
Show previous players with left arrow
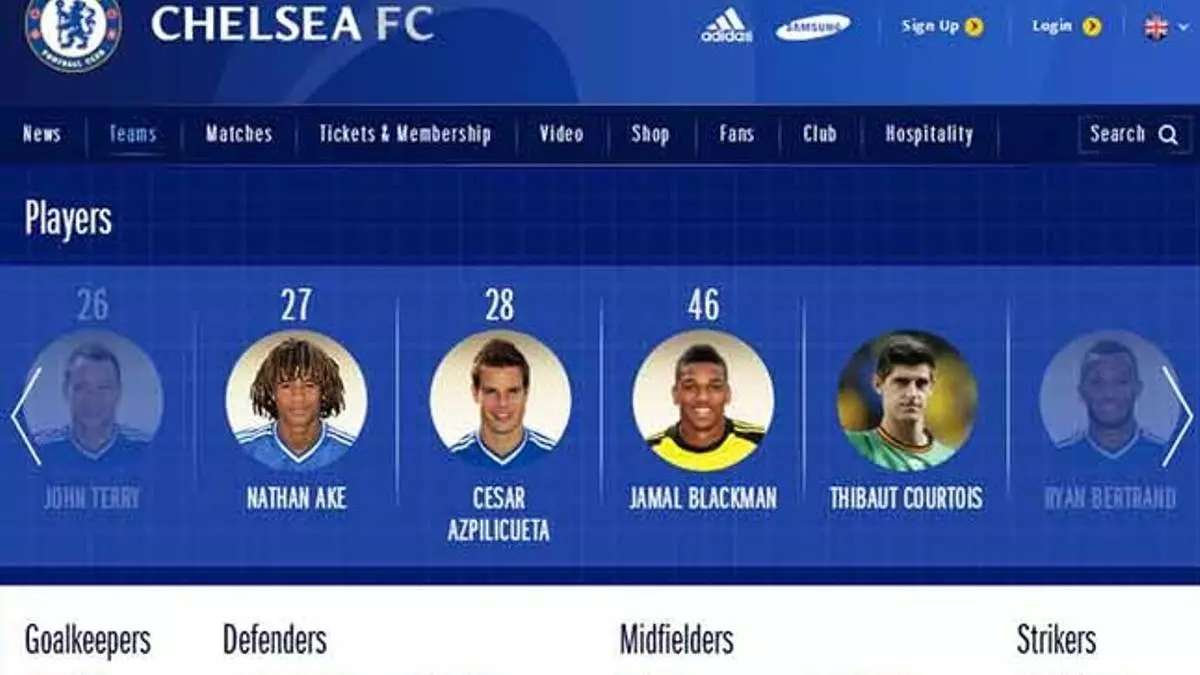tap(26, 415)
